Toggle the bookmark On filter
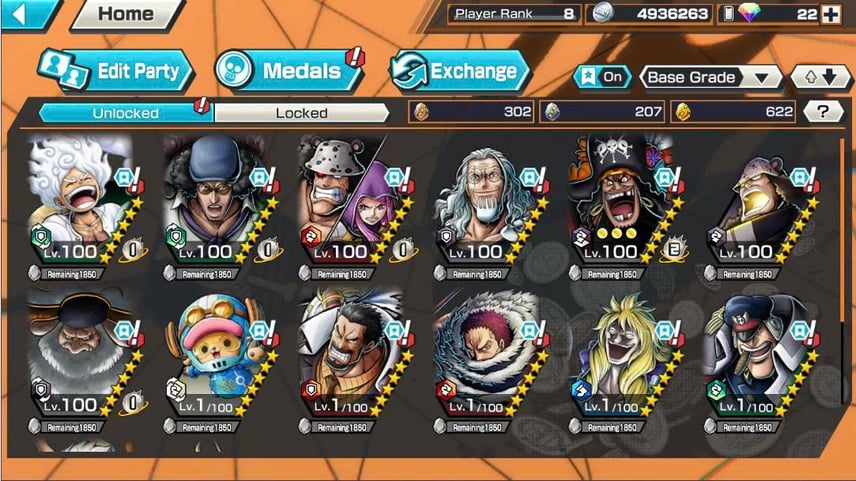The width and height of the screenshot is (856, 481). pyautogui.click(x=601, y=77)
